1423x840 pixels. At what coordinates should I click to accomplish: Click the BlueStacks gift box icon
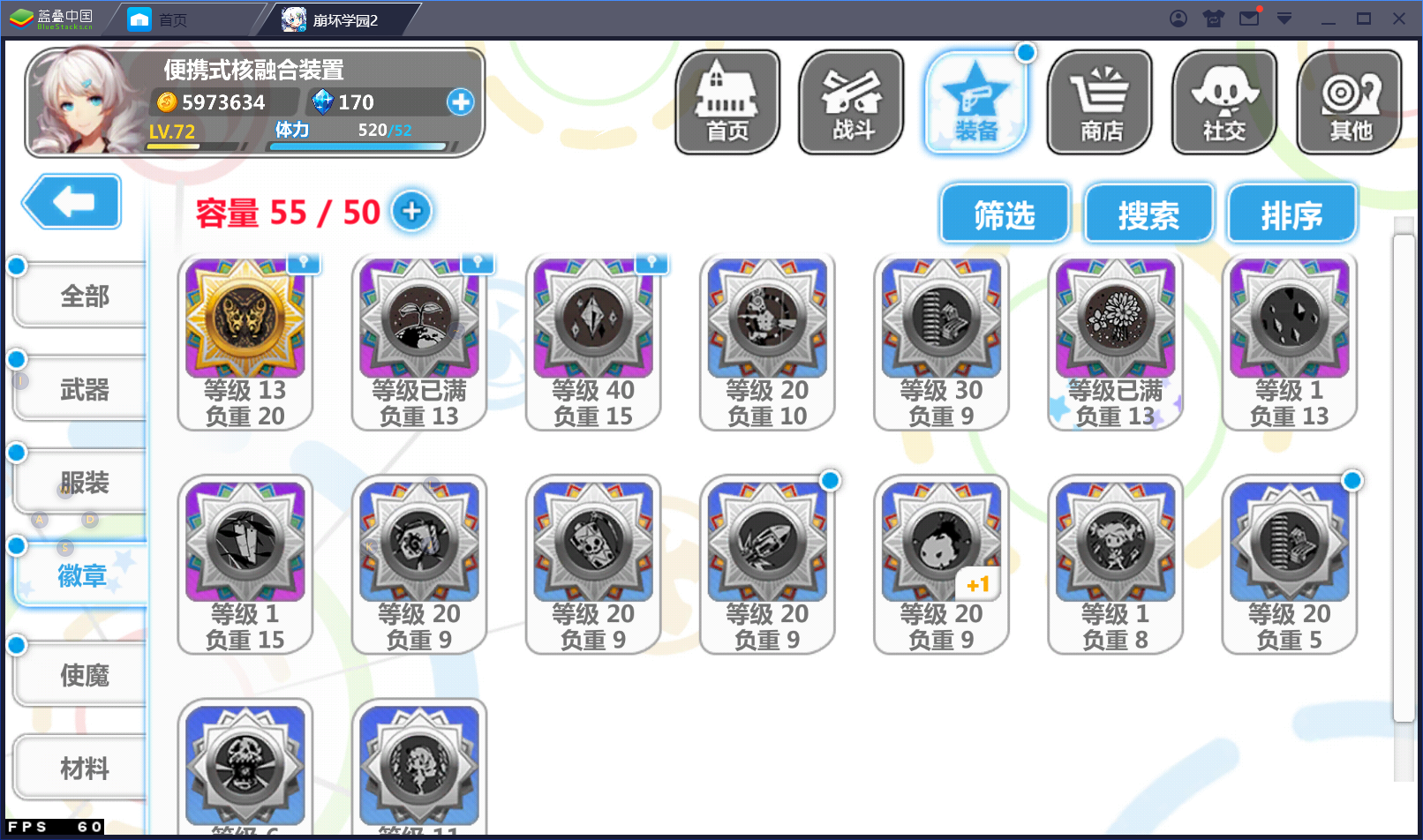(x=1213, y=18)
